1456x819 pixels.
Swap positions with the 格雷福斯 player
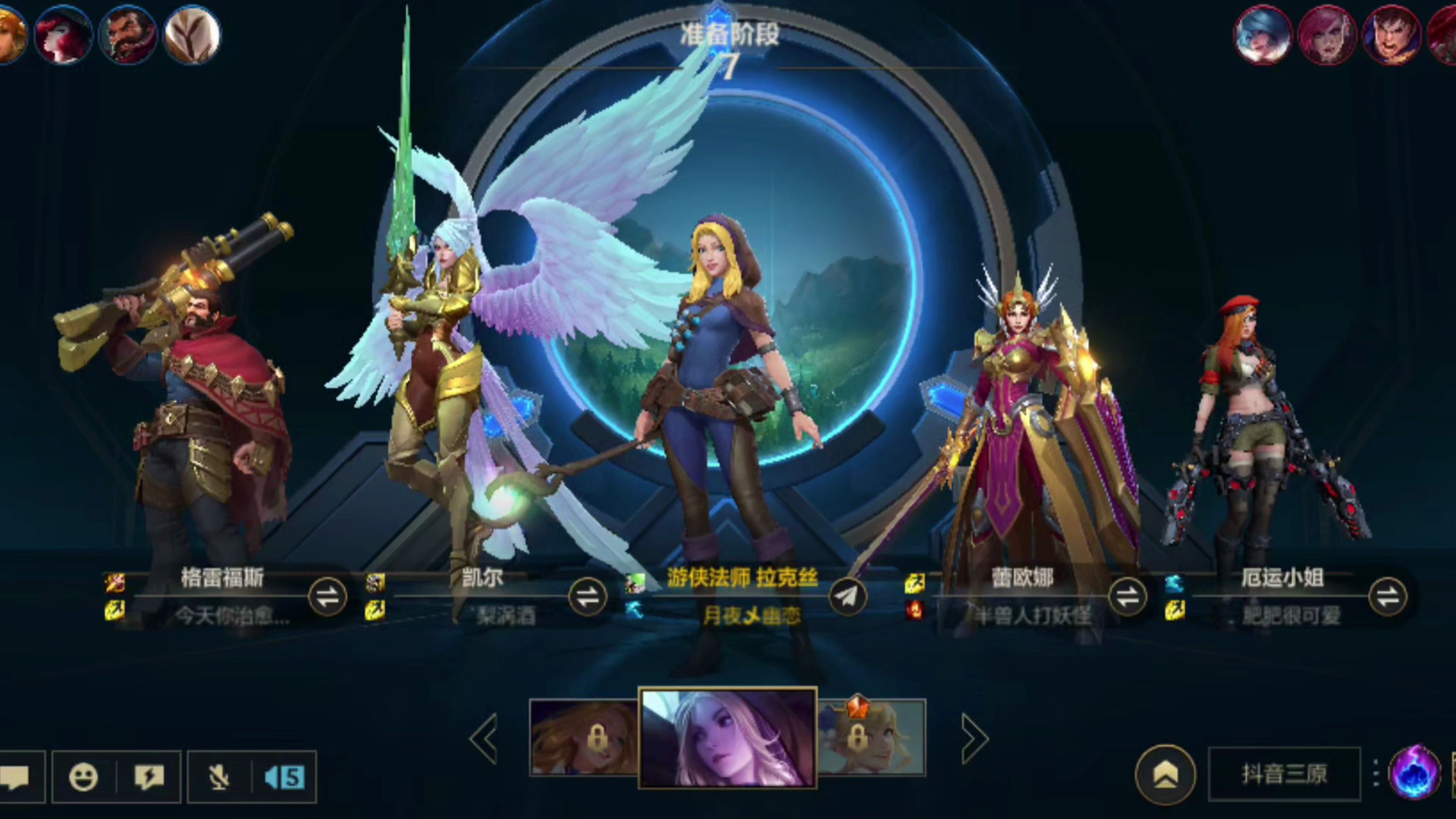pyautogui.click(x=327, y=596)
